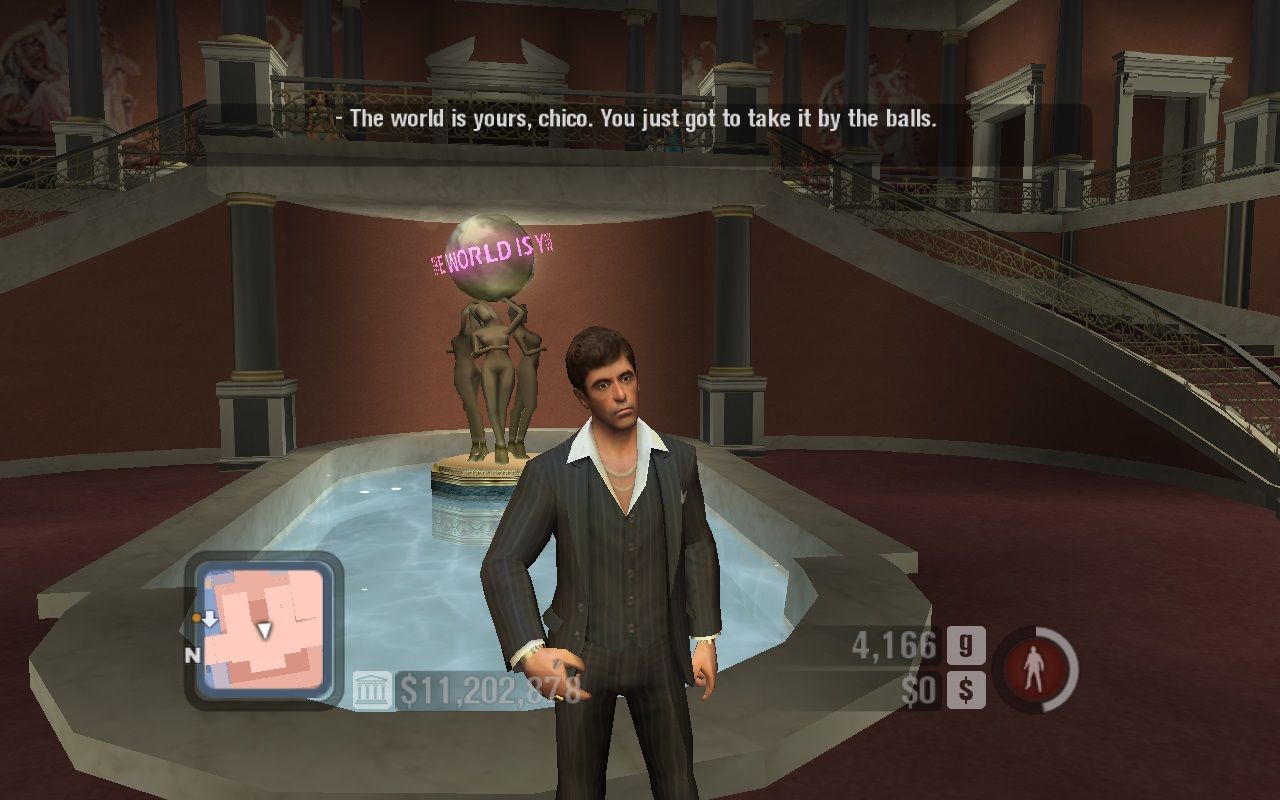Click the bank icon next to the balance
Viewport: 1280px width, 800px height.
click(x=372, y=690)
